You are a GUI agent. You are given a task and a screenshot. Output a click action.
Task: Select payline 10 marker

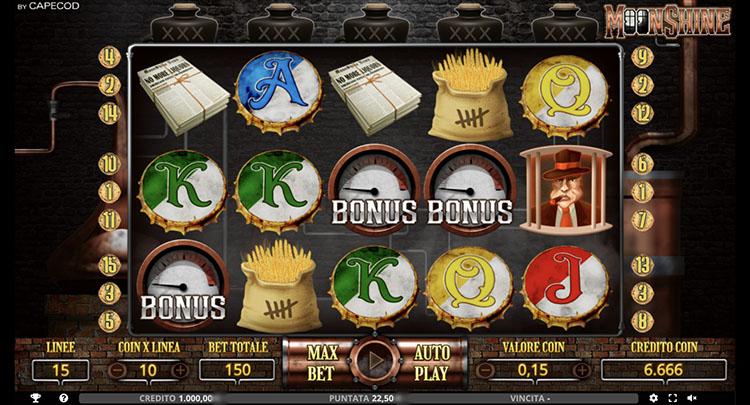110,162
